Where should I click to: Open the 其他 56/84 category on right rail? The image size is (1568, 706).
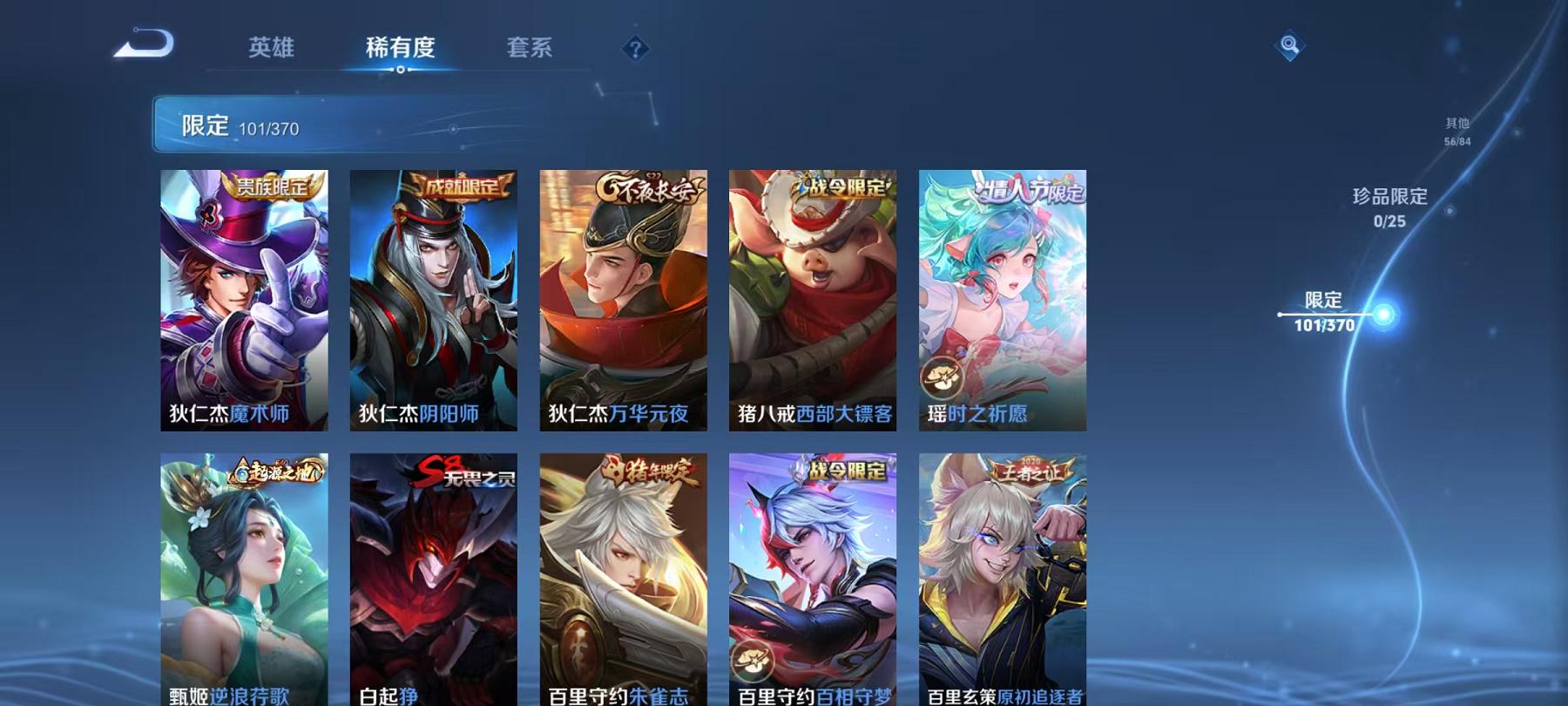(1457, 132)
